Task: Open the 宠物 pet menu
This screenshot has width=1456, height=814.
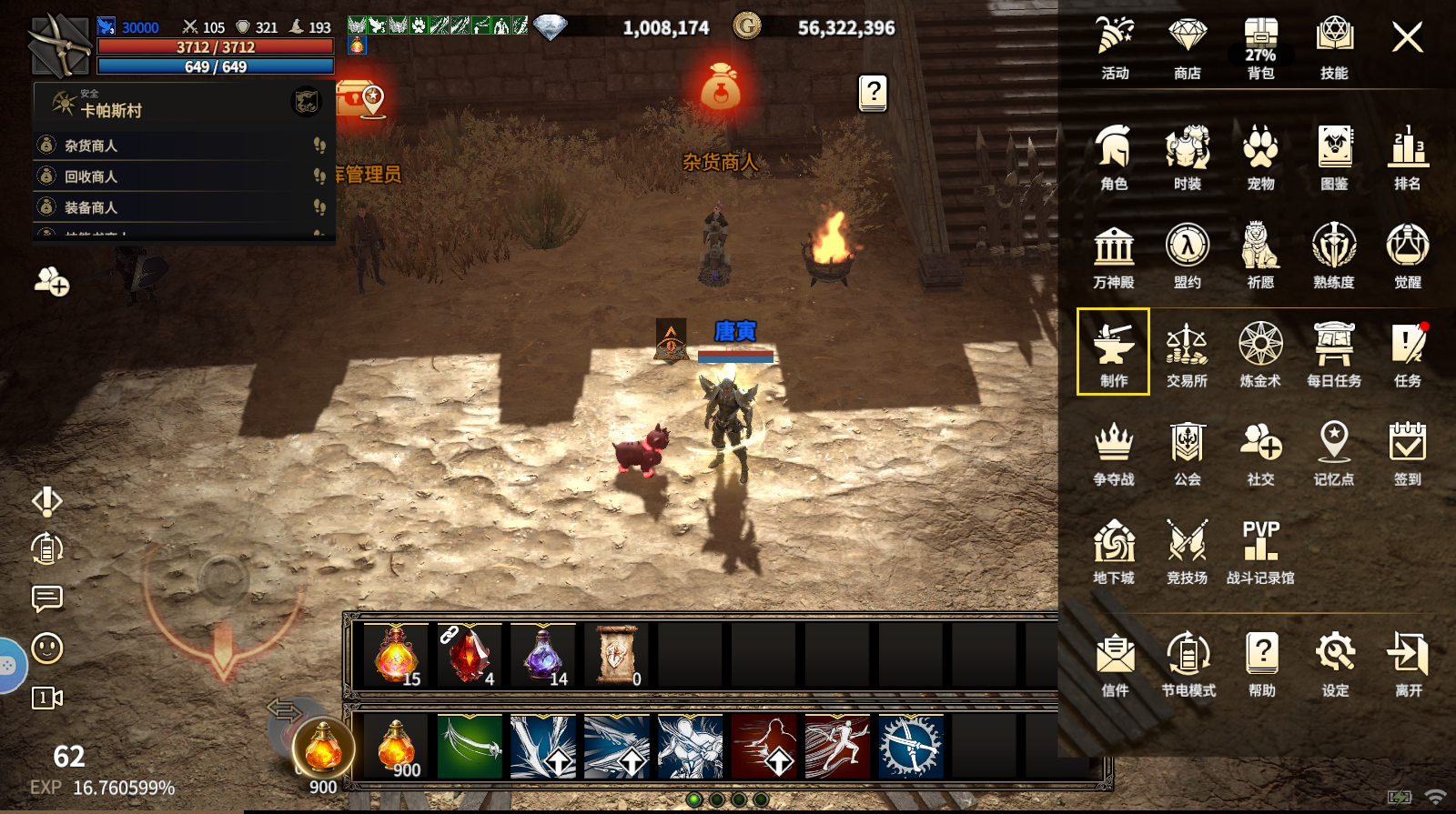Action: (1260, 156)
